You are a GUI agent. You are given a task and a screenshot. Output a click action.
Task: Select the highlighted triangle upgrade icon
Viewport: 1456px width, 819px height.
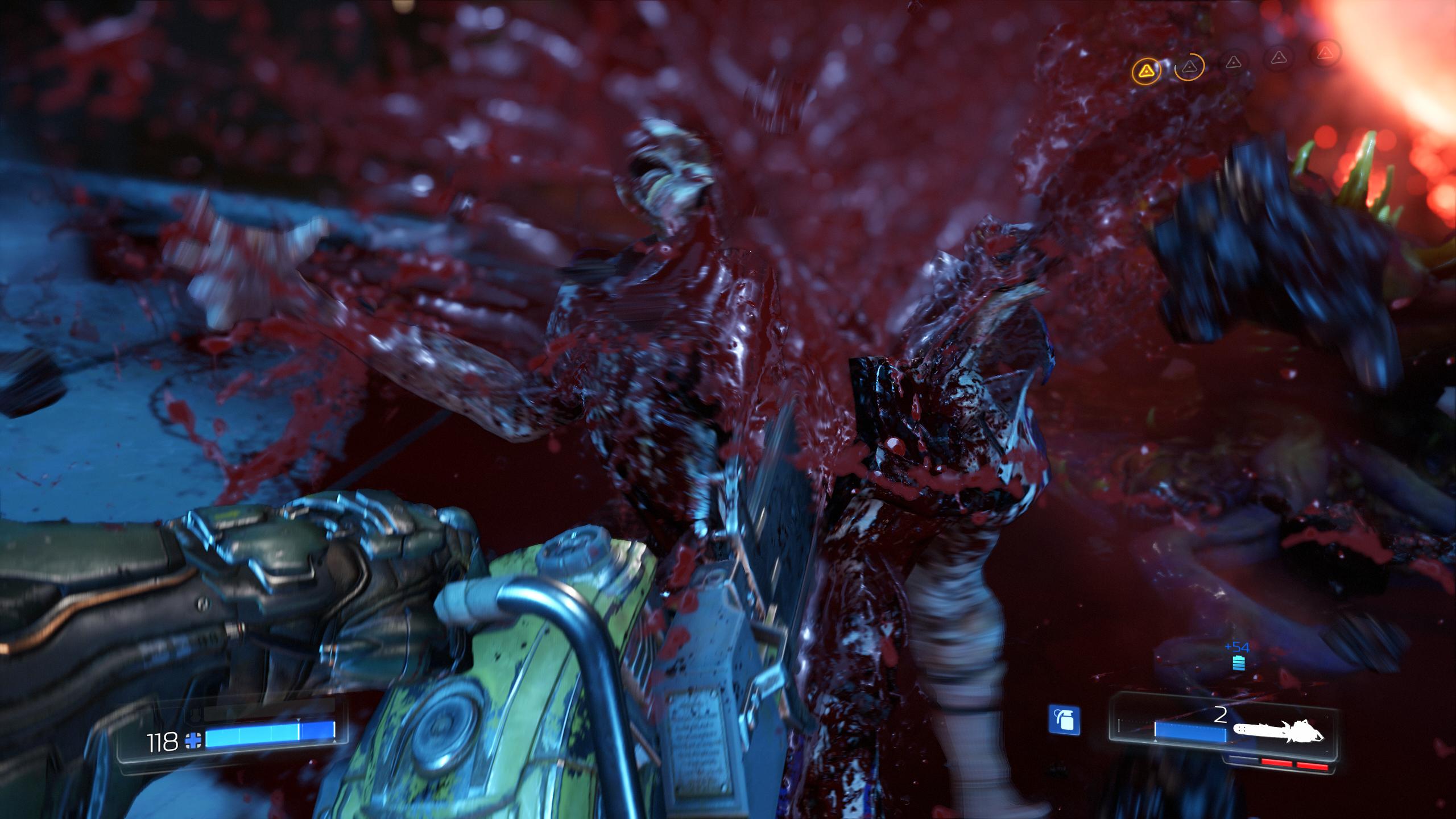tap(1147, 69)
